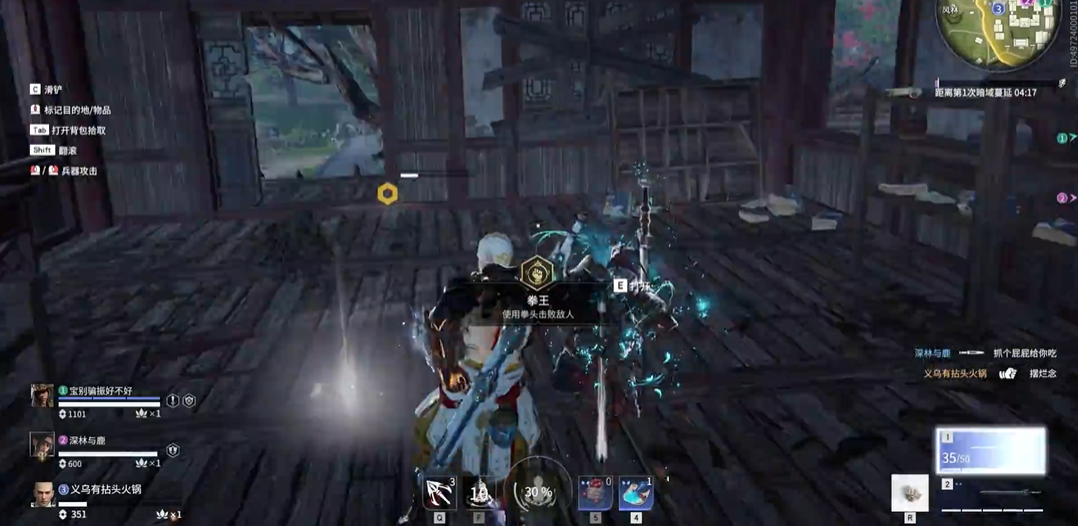The image size is (1078, 526).
Task: Select teammate 宝别骗振好不好 portrait
Action: point(42,396)
